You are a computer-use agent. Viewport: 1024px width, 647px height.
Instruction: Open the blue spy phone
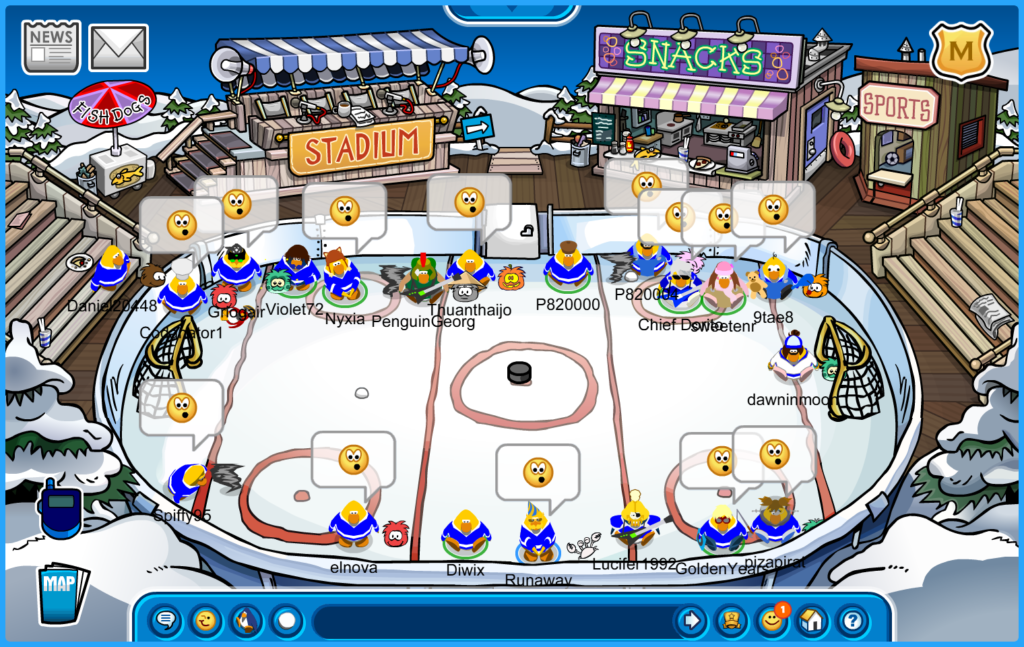coord(60,509)
